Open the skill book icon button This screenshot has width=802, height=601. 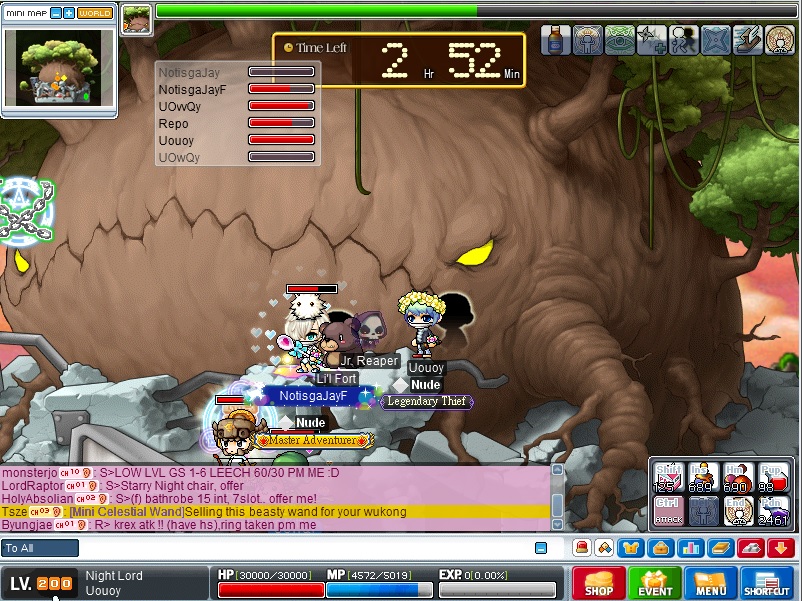[x=720, y=547]
